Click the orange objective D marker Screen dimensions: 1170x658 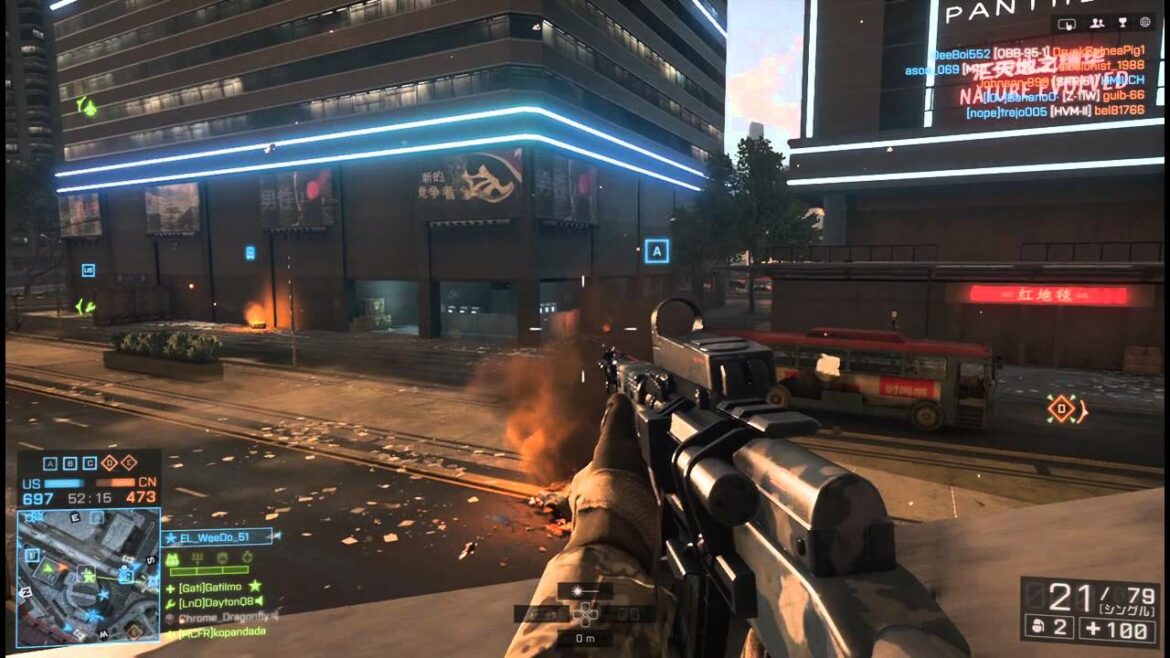tap(1062, 408)
